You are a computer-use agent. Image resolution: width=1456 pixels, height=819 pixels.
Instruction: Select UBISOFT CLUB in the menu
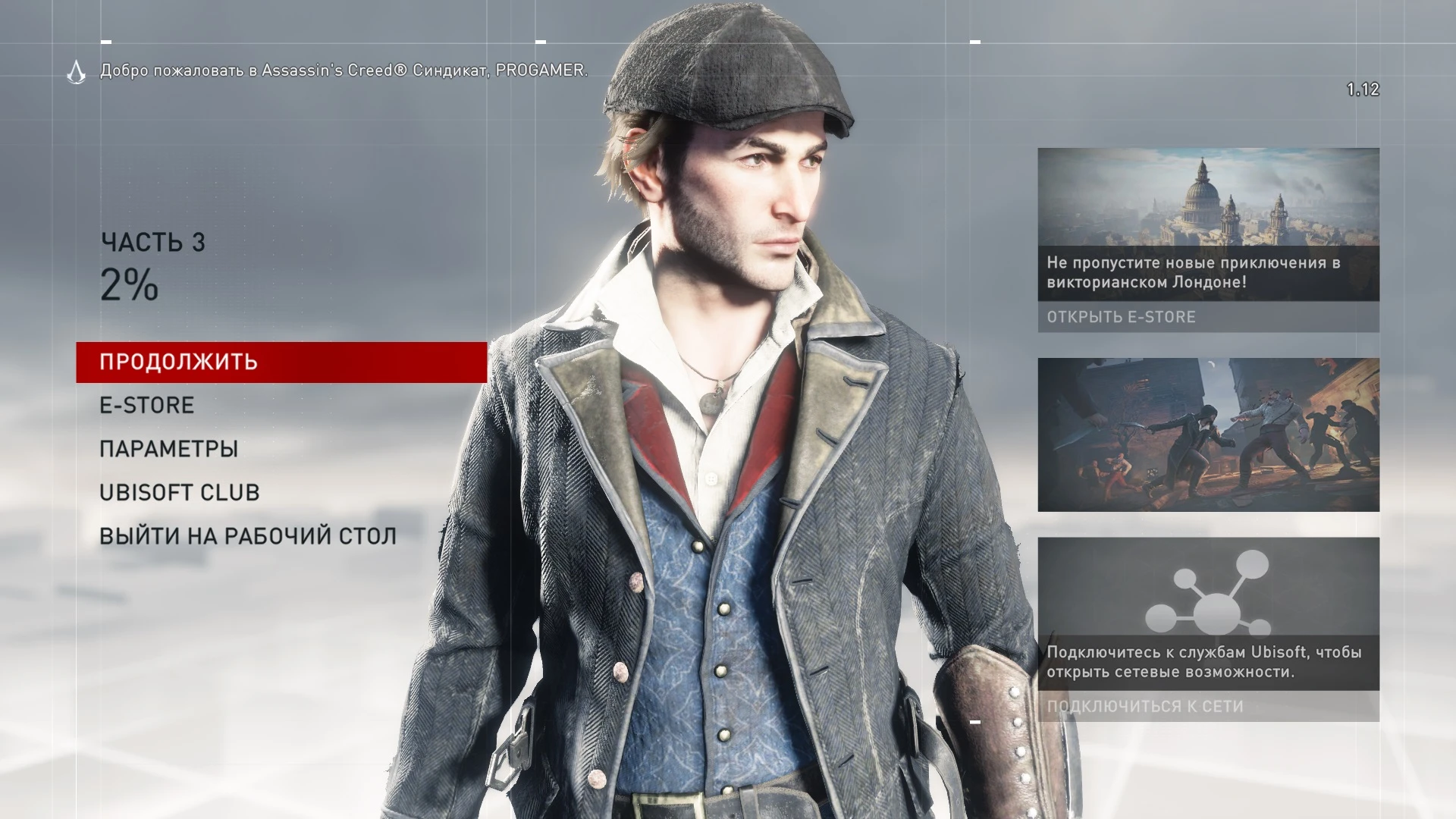click(179, 491)
